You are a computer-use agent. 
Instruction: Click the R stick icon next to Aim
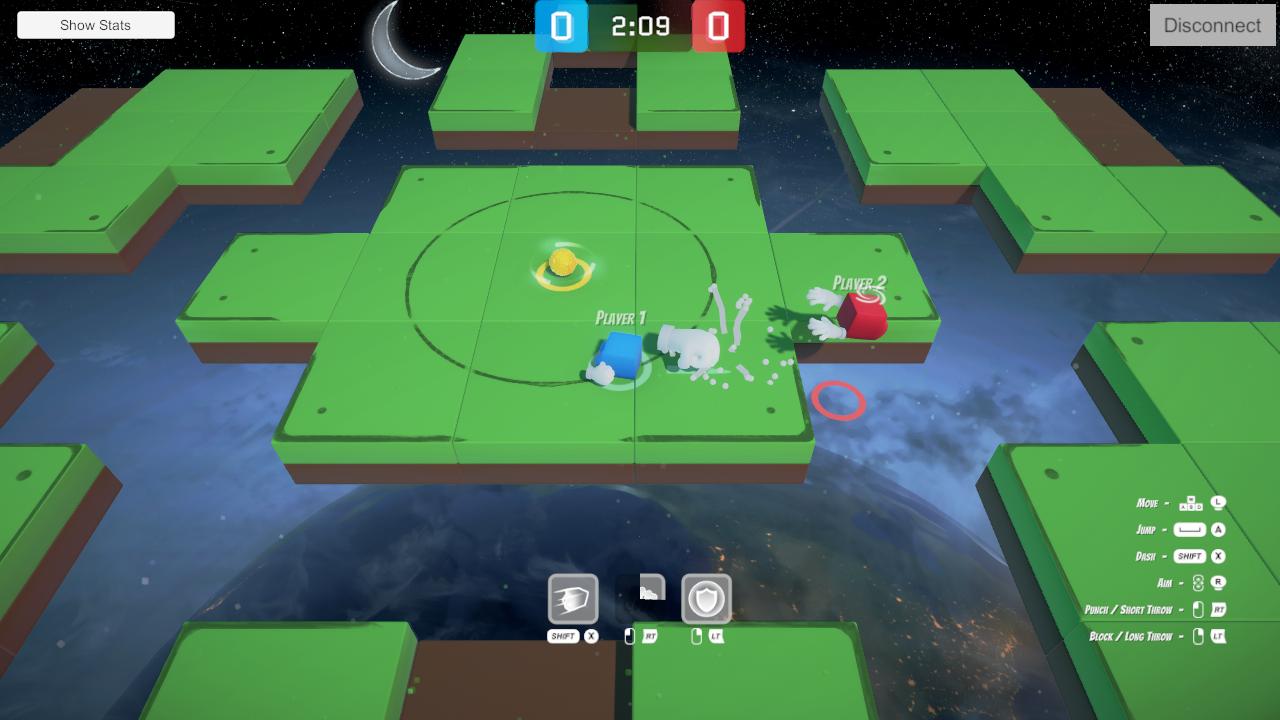1218,583
